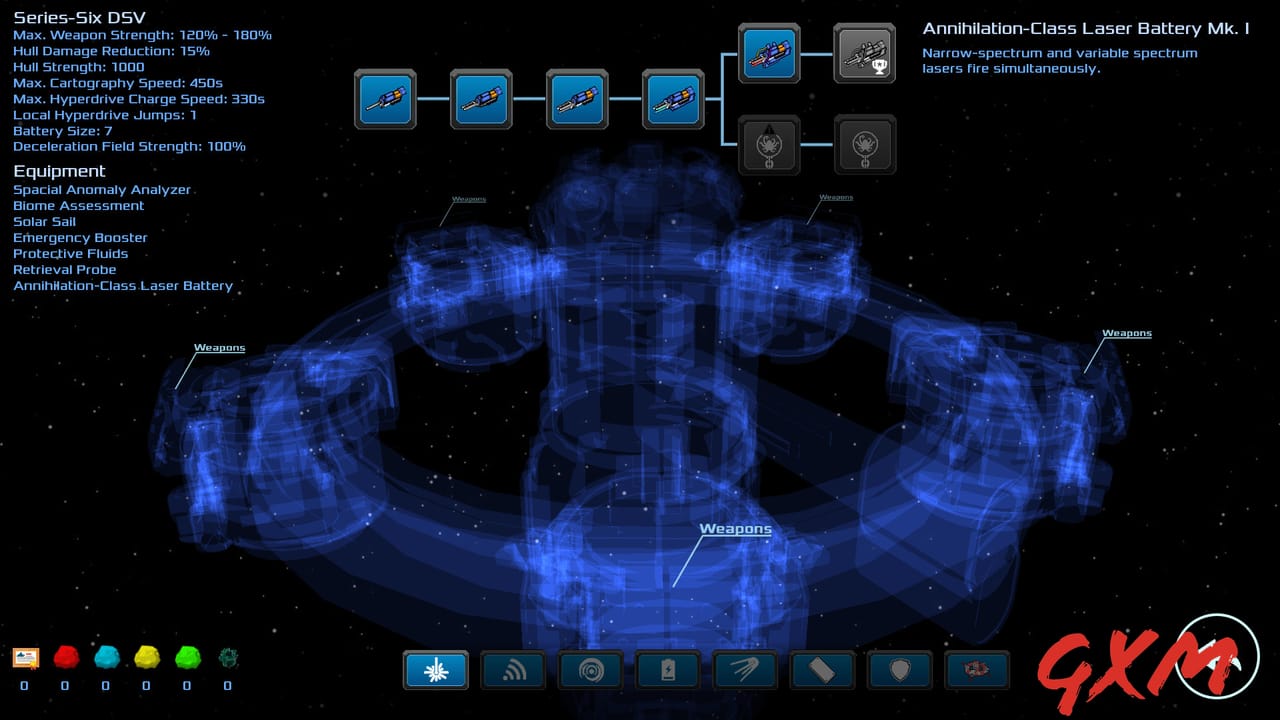This screenshot has width=1280, height=720.
Task: Select the first tier in the laser upgrade tree
Action: [x=385, y=99]
